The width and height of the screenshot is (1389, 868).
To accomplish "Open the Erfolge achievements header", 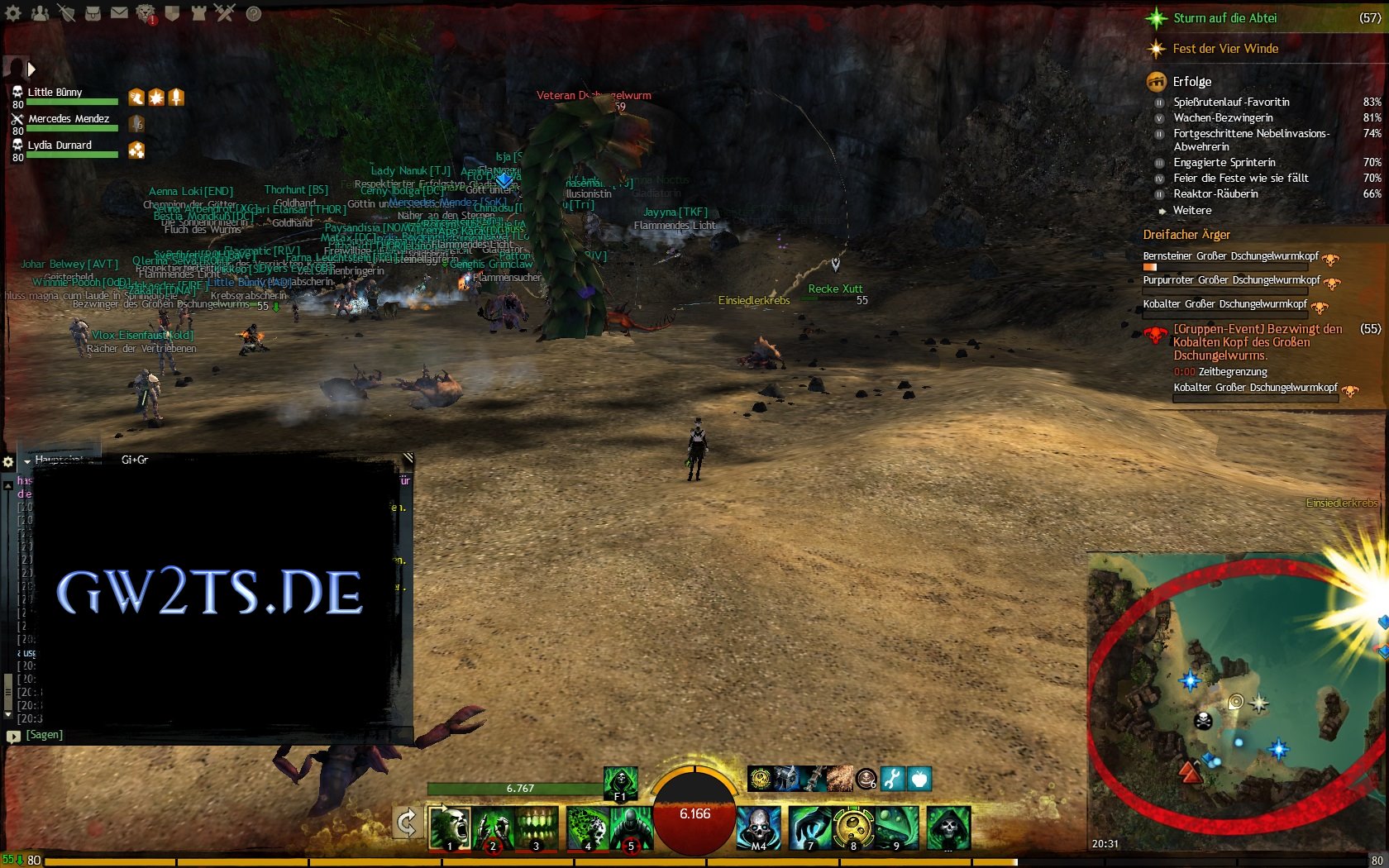I will coord(1191,81).
